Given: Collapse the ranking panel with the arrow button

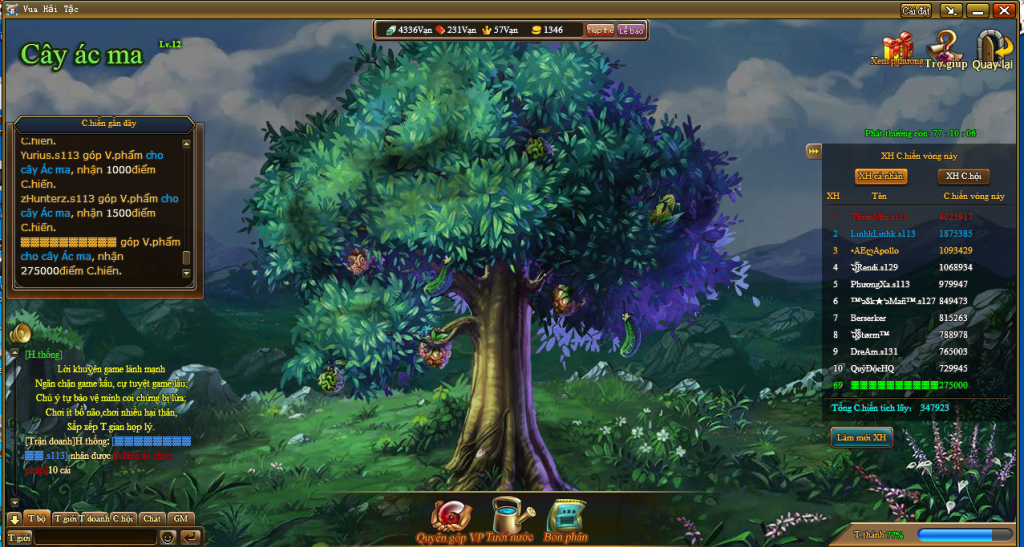Looking at the screenshot, I should pyautogui.click(x=814, y=151).
